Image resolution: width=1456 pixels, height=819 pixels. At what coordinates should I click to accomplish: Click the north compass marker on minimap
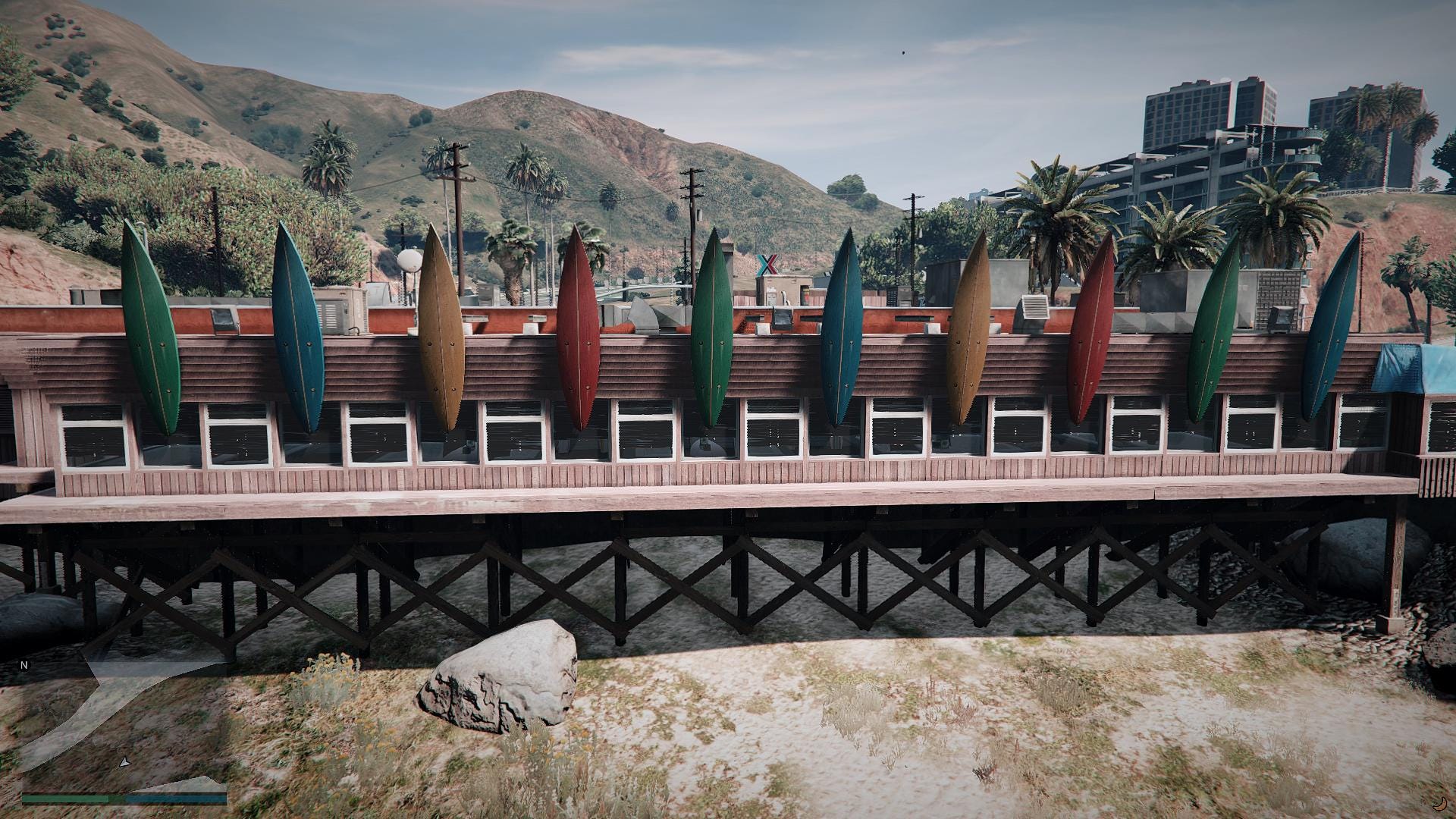(x=24, y=665)
